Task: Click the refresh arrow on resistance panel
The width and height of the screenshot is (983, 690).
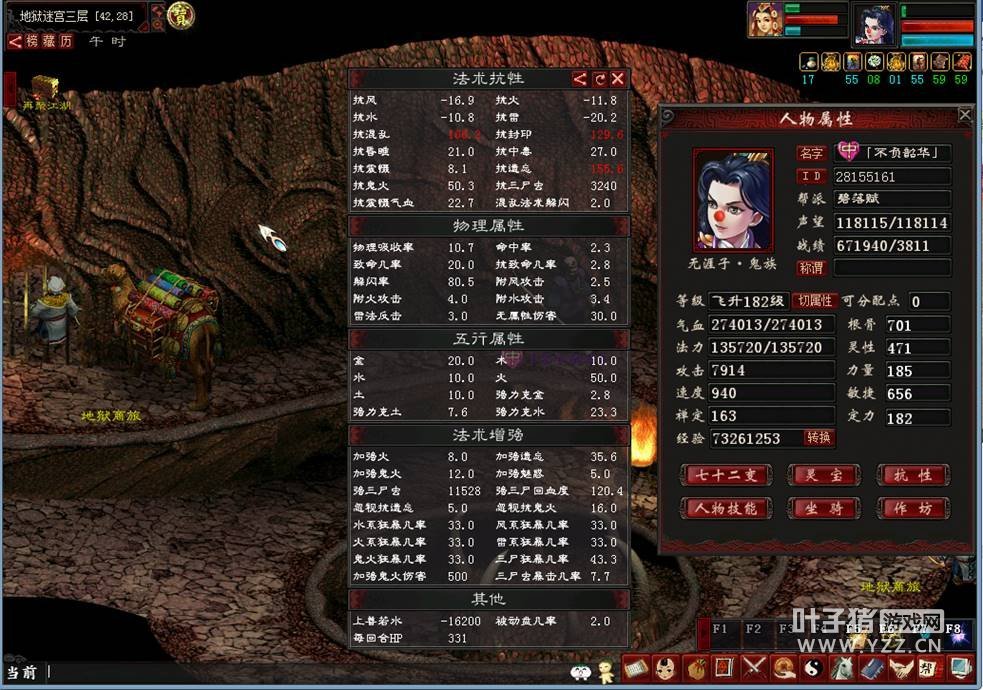Action: click(x=599, y=79)
